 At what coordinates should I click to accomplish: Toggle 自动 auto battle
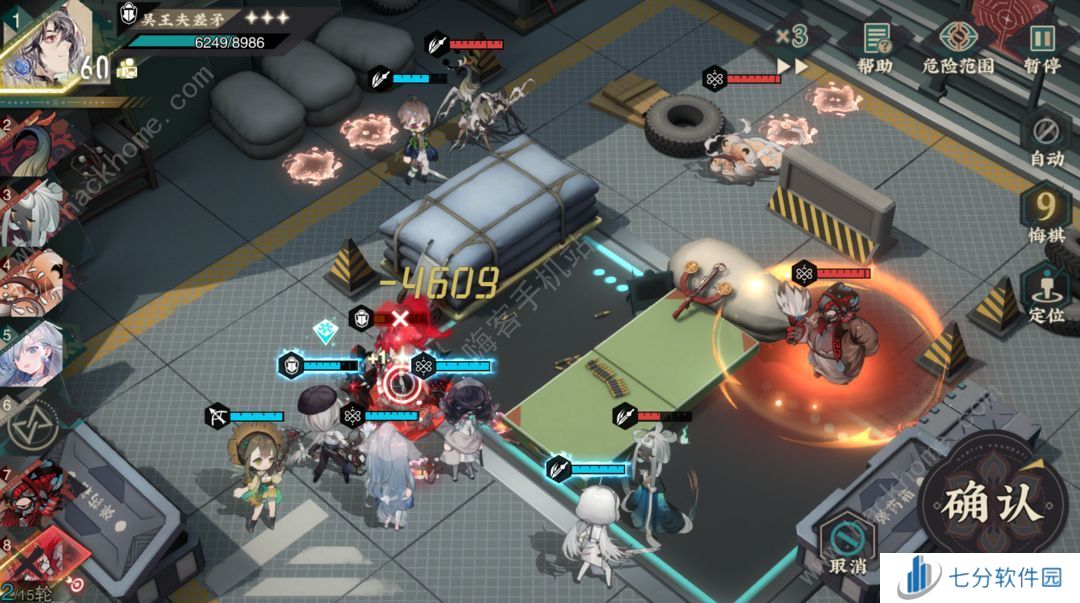point(1046,139)
